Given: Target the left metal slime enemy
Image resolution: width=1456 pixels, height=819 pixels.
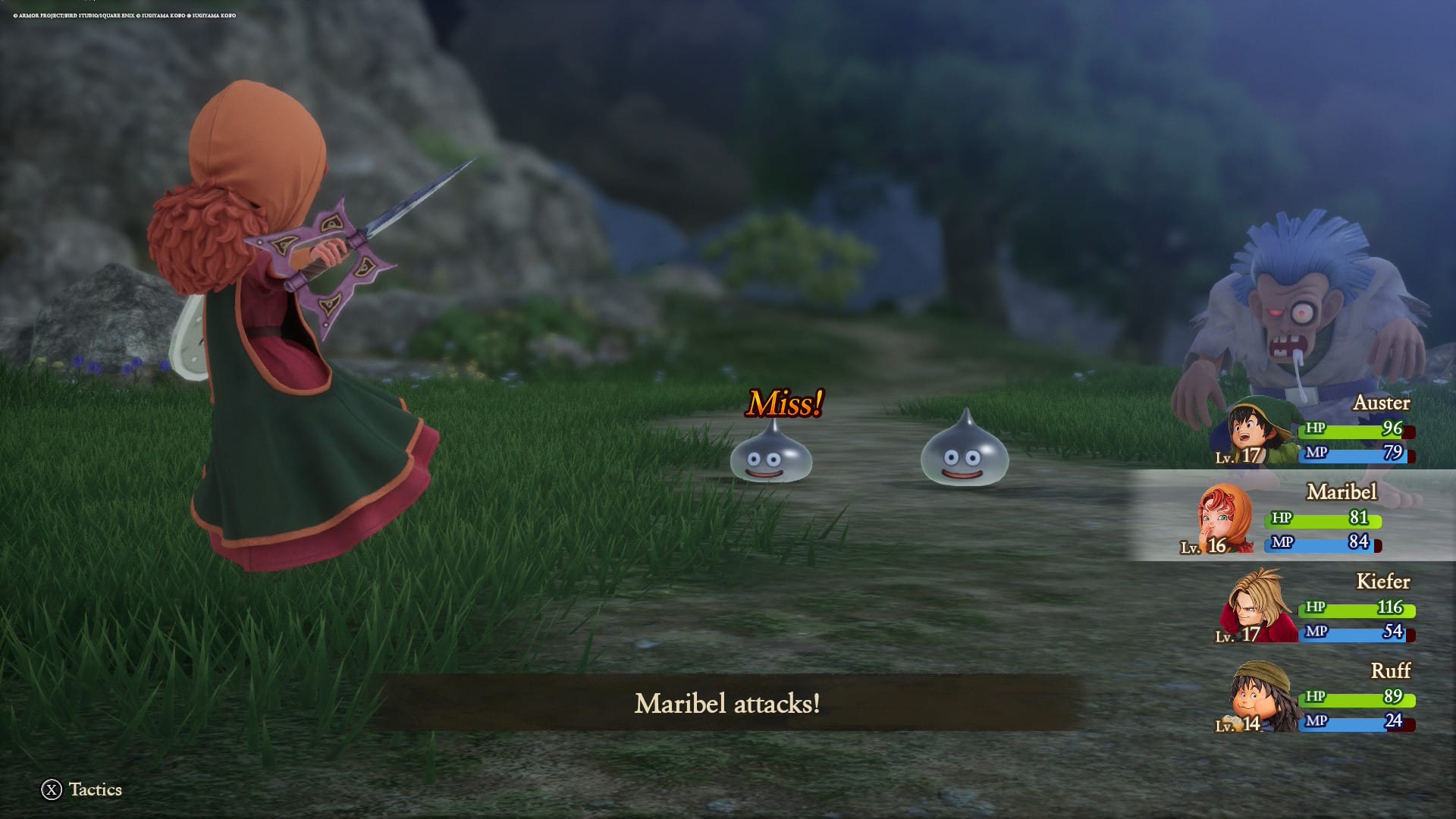Looking at the screenshot, I should click(x=772, y=455).
